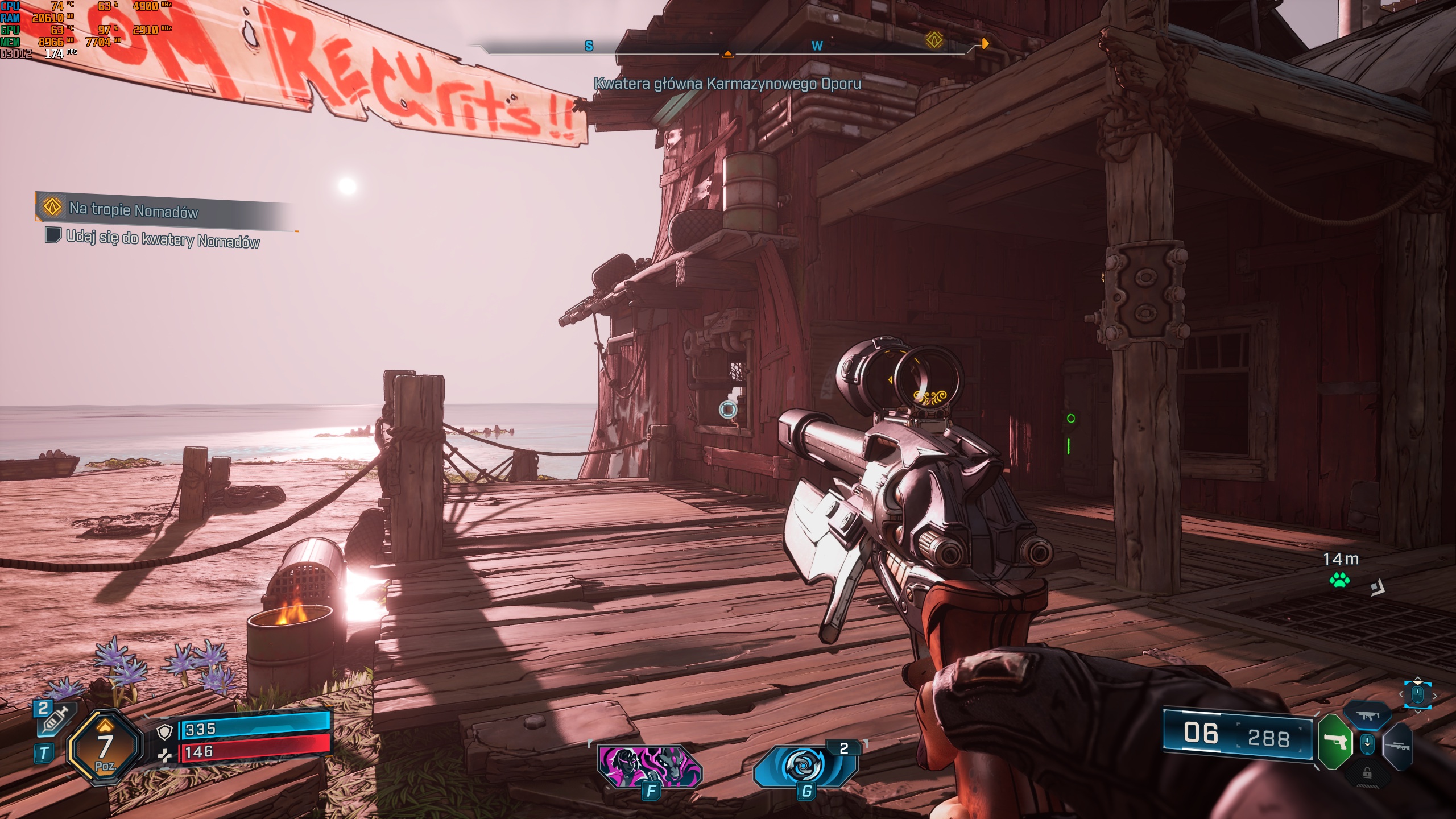1456x819 pixels.
Task: Click the yellow quest marker on the compass
Action: pyautogui.click(x=934, y=40)
